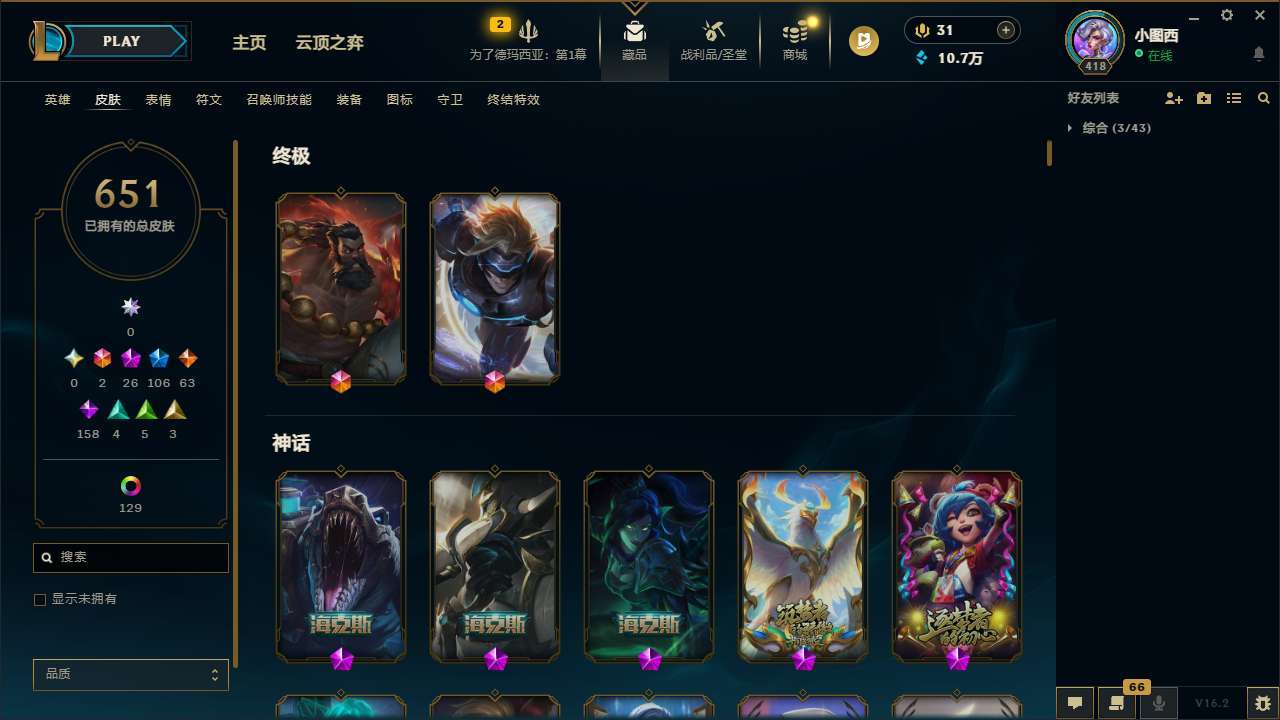
Task: Open the chromas color wheel filter showing 129
Action: click(x=130, y=488)
